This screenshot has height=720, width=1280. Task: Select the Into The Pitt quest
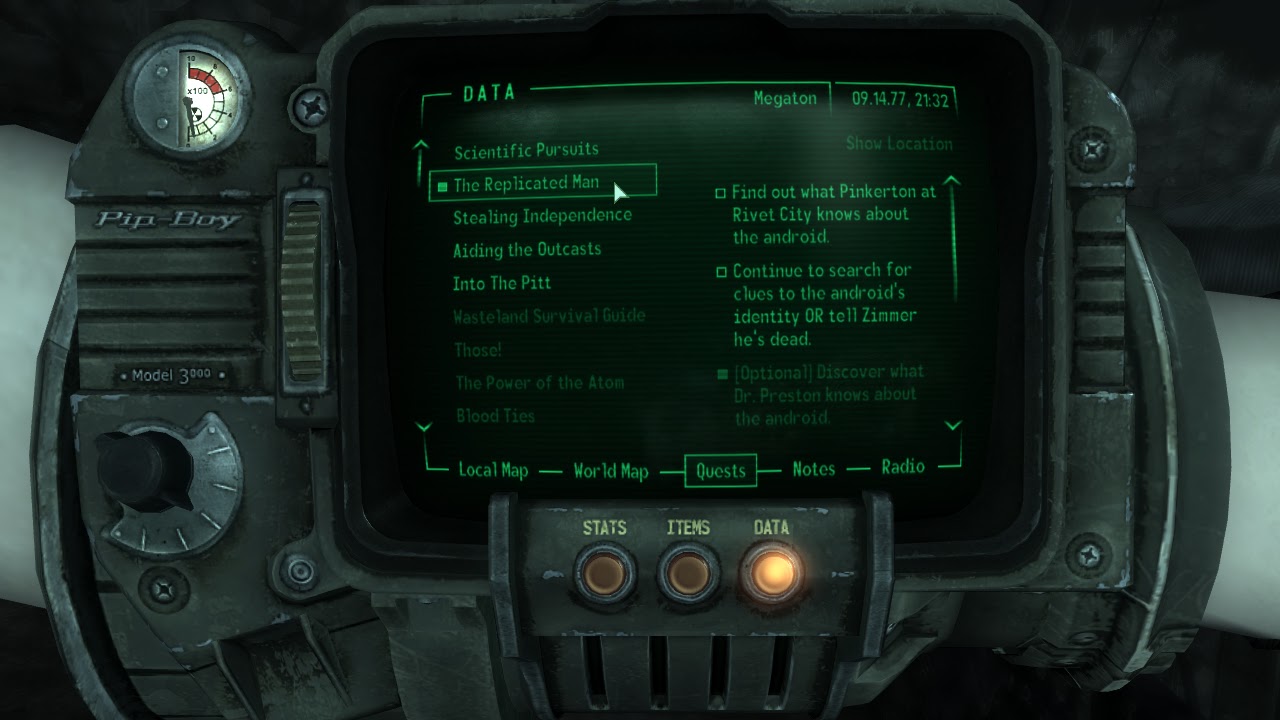tap(502, 283)
